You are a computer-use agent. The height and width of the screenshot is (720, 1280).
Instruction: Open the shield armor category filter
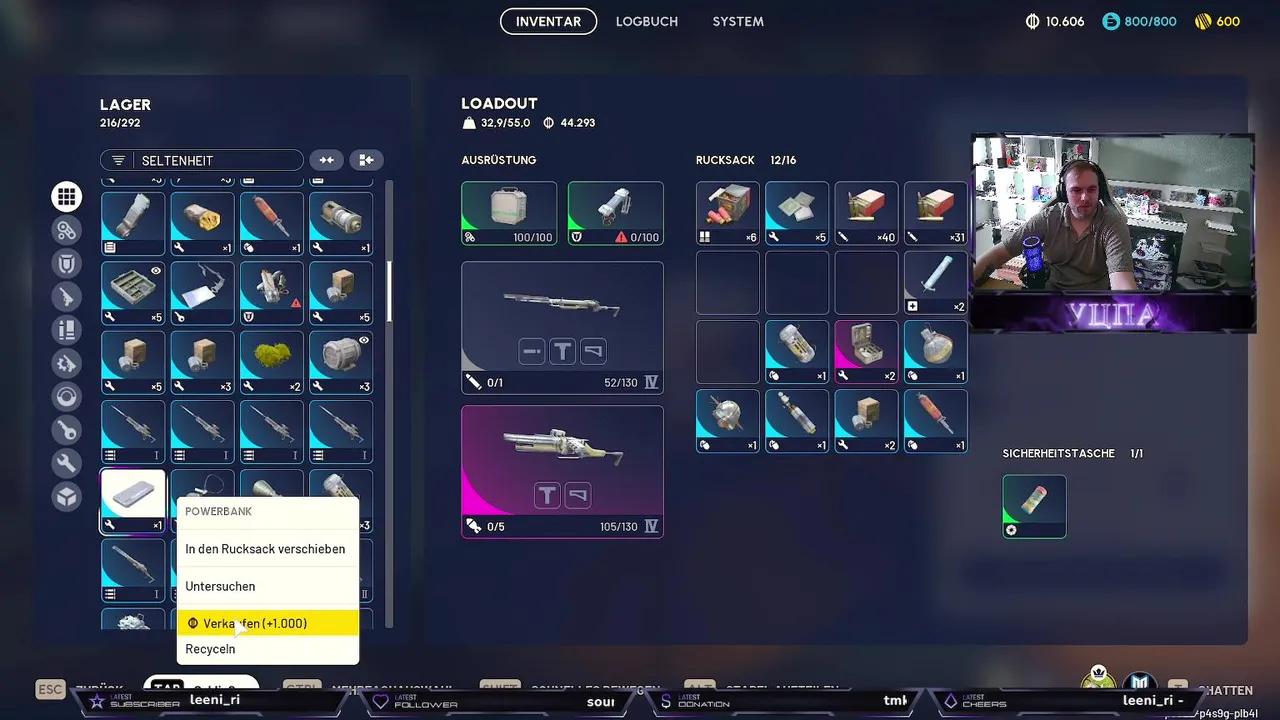click(x=66, y=263)
